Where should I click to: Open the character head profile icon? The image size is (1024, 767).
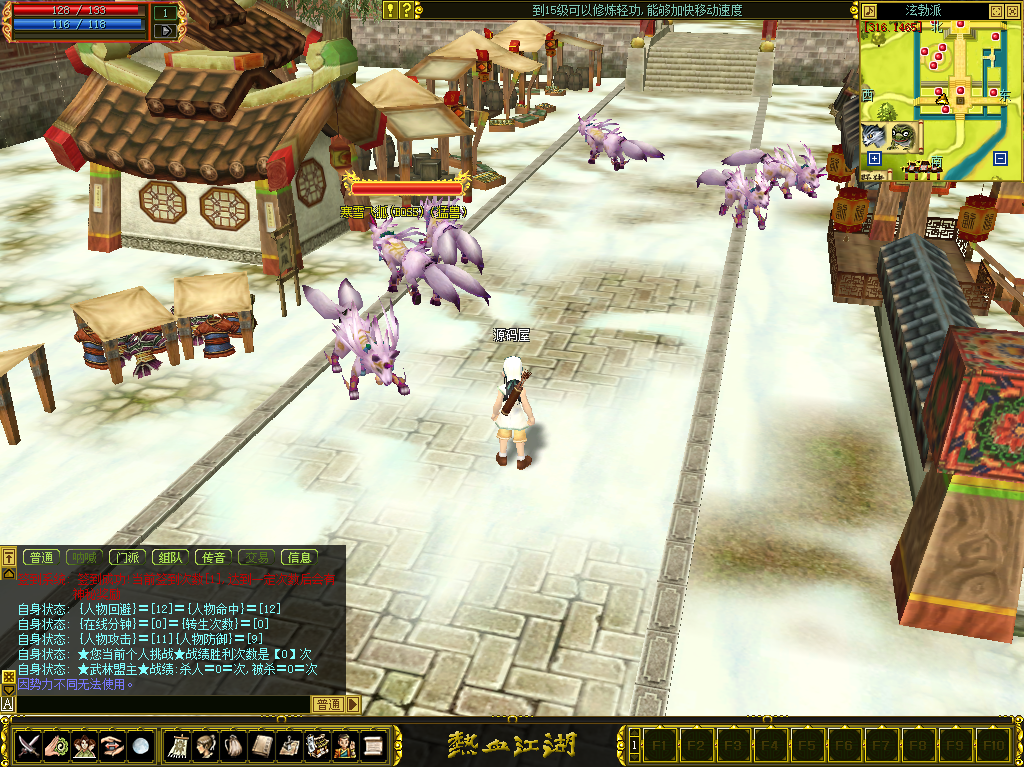(x=207, y=745)
